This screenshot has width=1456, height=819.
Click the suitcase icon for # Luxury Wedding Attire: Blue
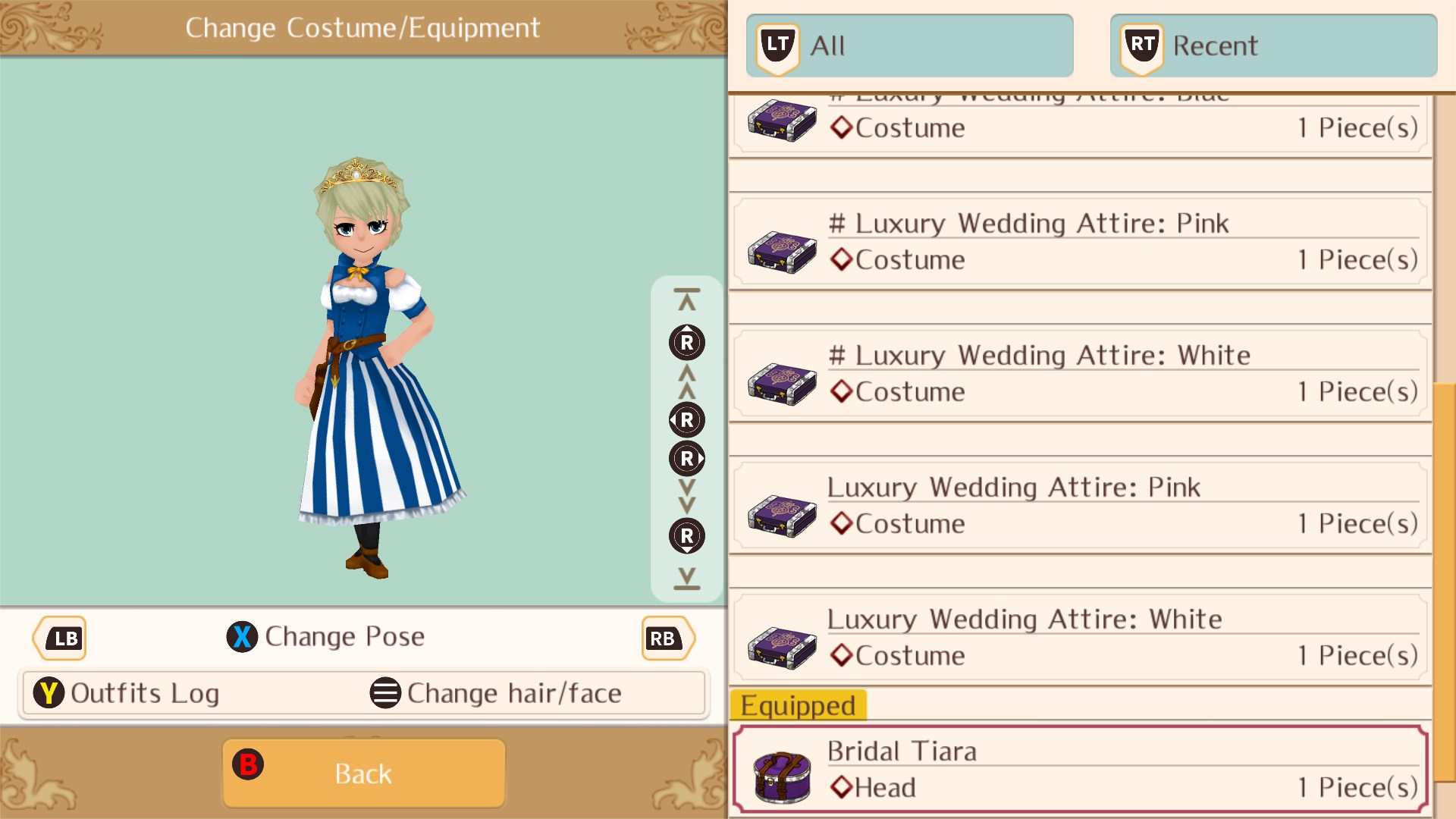click(x=781, y=120)
